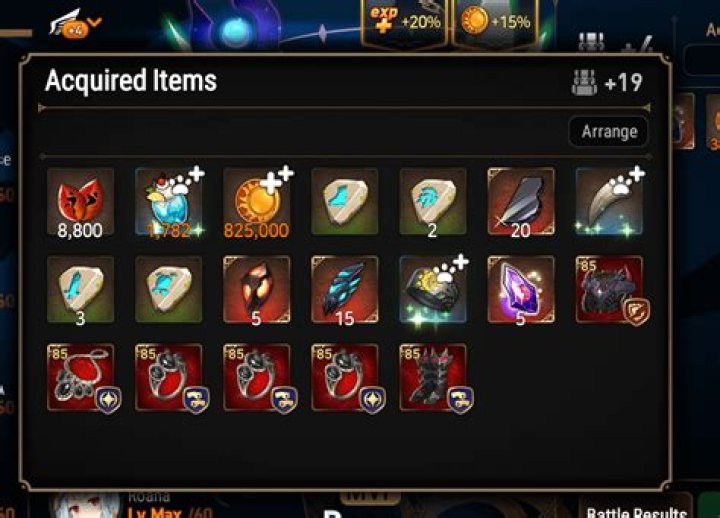Screen dimensions: 720x518
Task: Click the Arrange button
Action: tap(609, 132)
